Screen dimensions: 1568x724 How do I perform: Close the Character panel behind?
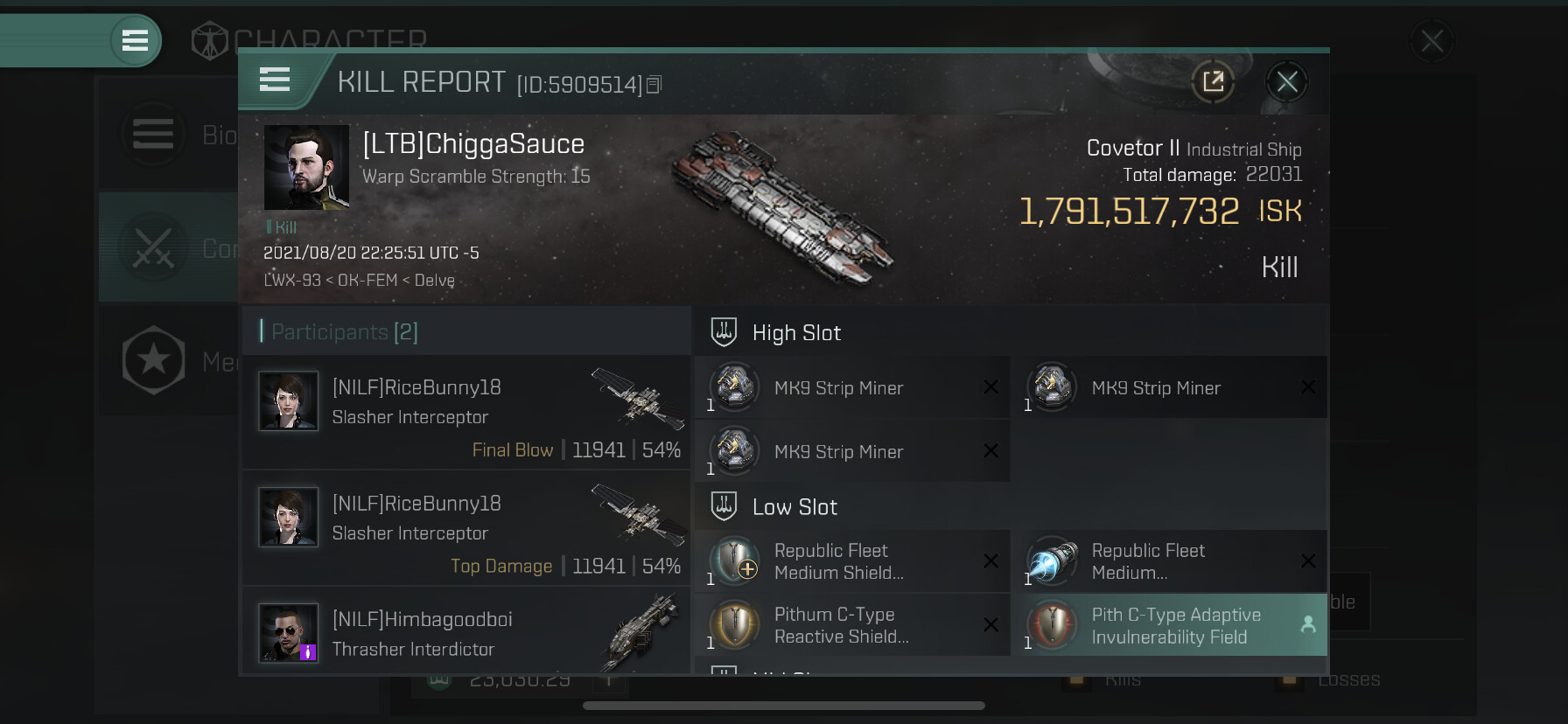(x=1431, y=41)
